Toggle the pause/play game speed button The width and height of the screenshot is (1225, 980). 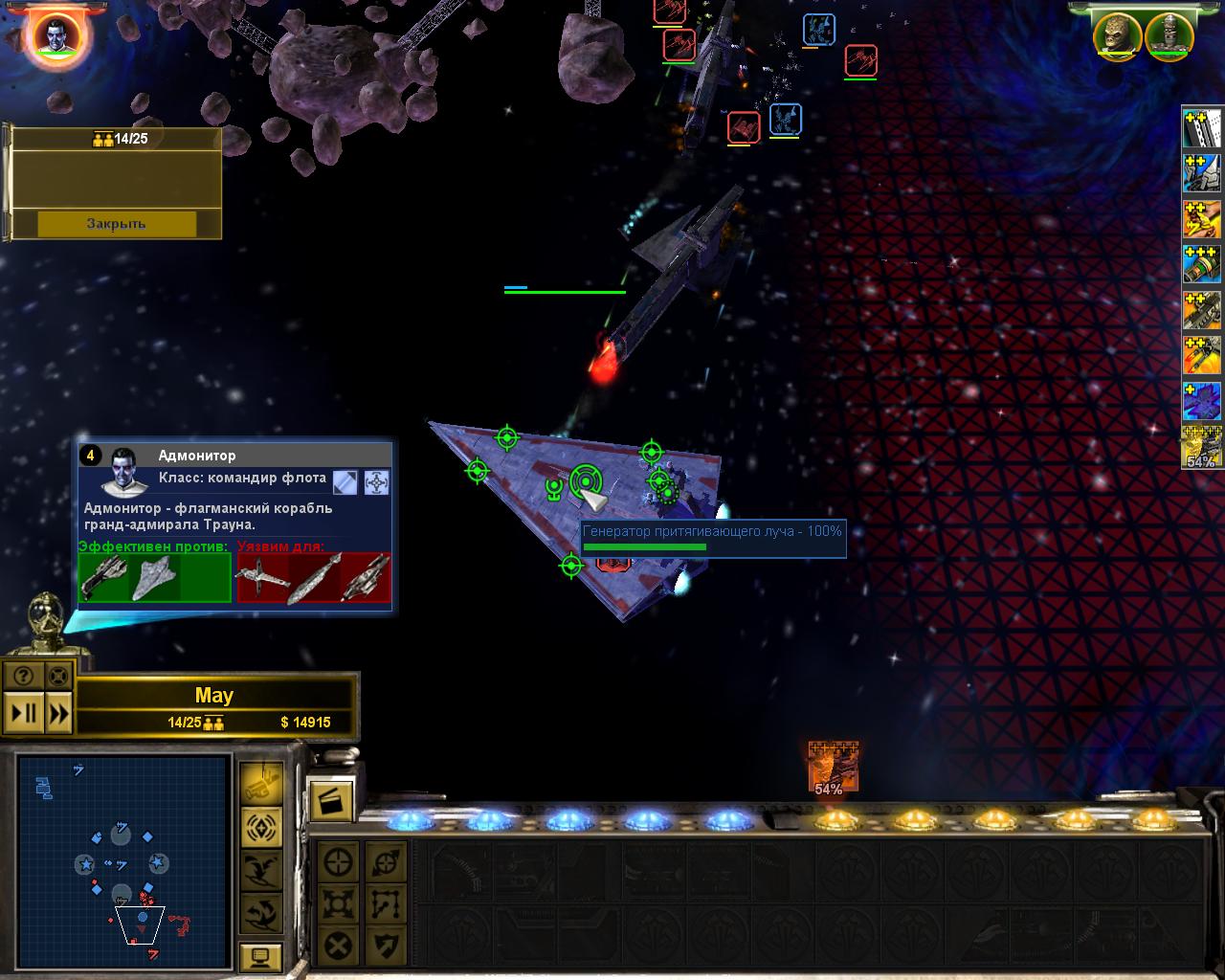(23, 713)
